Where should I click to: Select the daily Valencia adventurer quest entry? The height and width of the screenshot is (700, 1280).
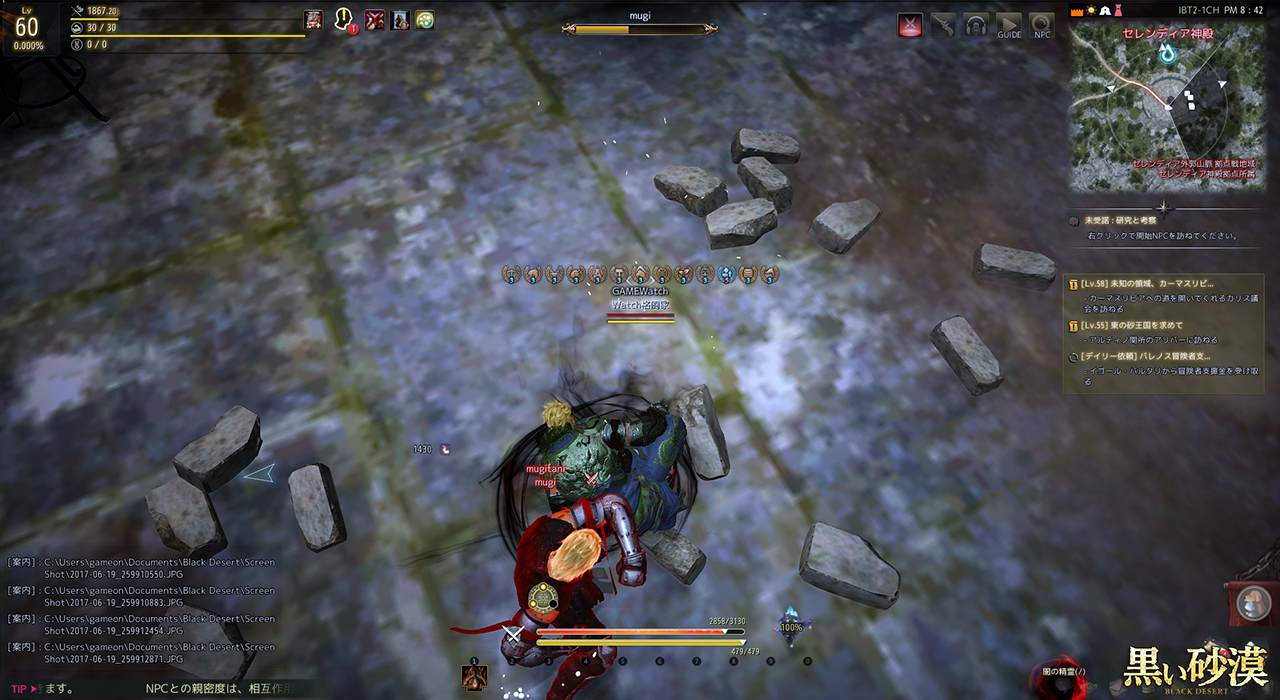click(1150, 356)
